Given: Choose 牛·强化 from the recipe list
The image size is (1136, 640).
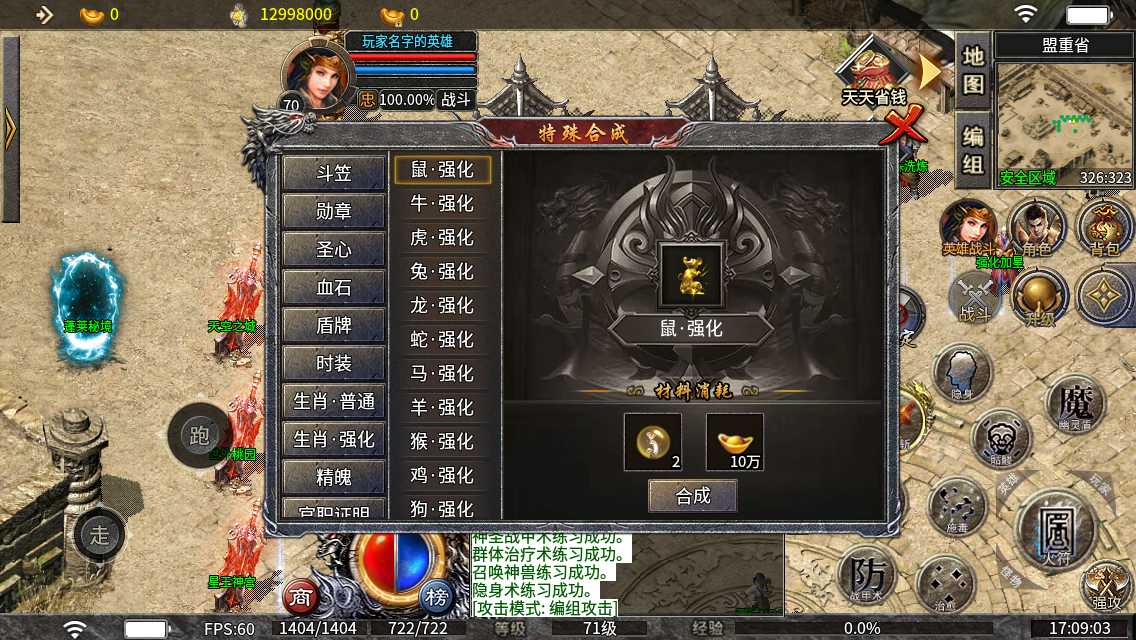Looking at the screenshot, I should click(x=442, y=204).
